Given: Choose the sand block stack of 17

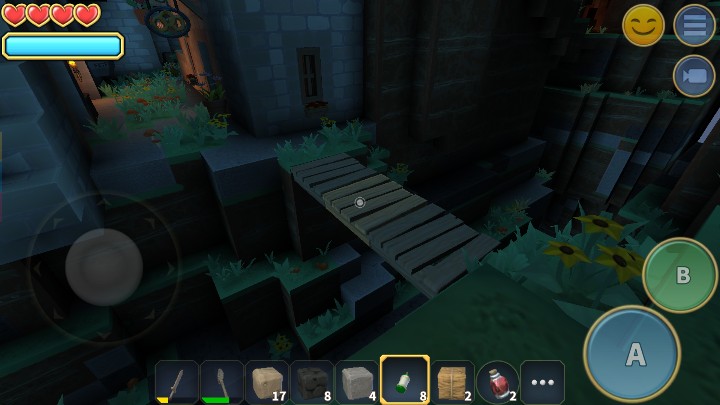Looking at the screenshot, I should [267, 382].
